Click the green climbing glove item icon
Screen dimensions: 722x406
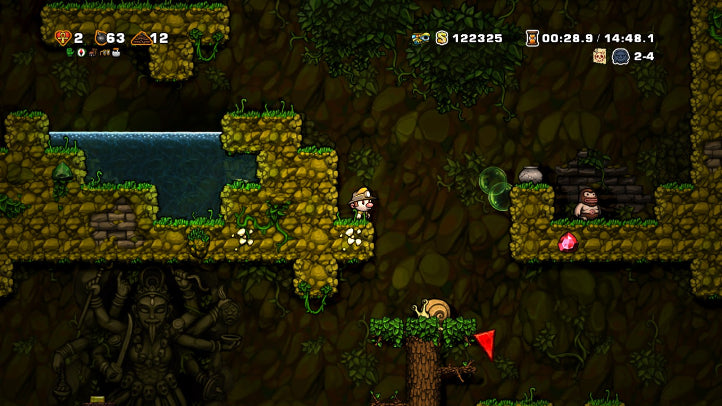[70, 52]
